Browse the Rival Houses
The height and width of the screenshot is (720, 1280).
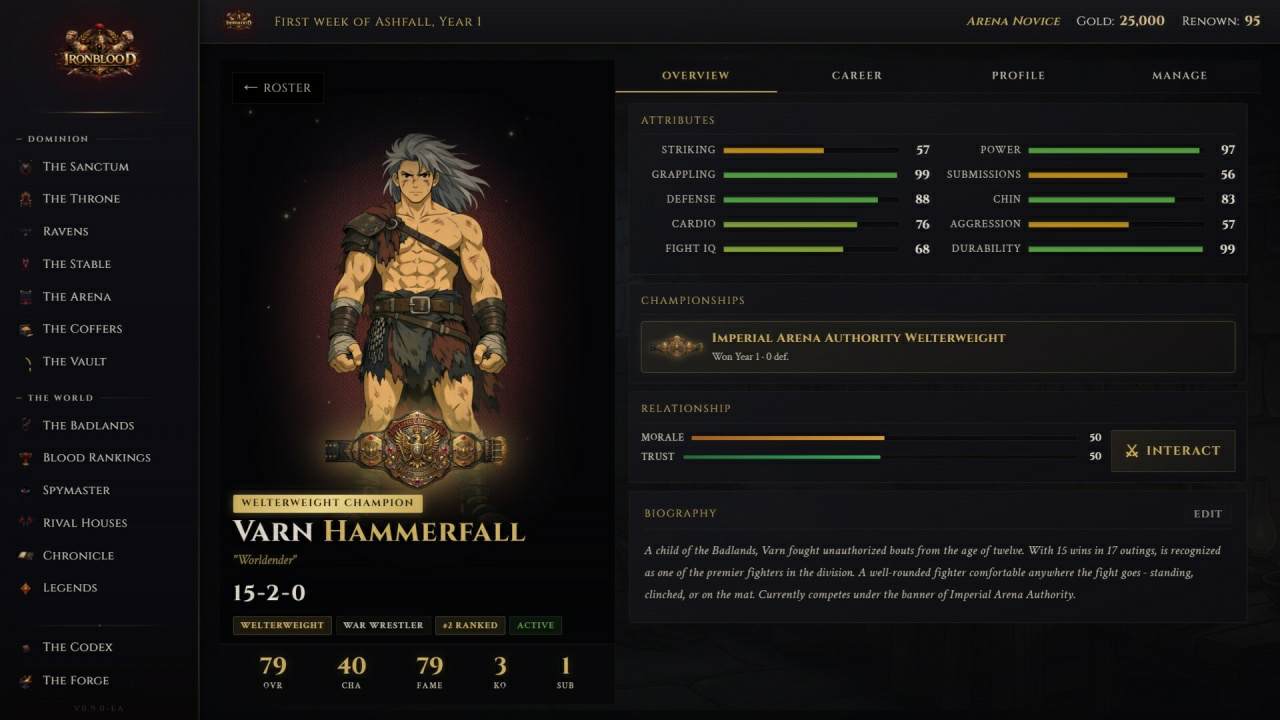(x=85, y=523)
